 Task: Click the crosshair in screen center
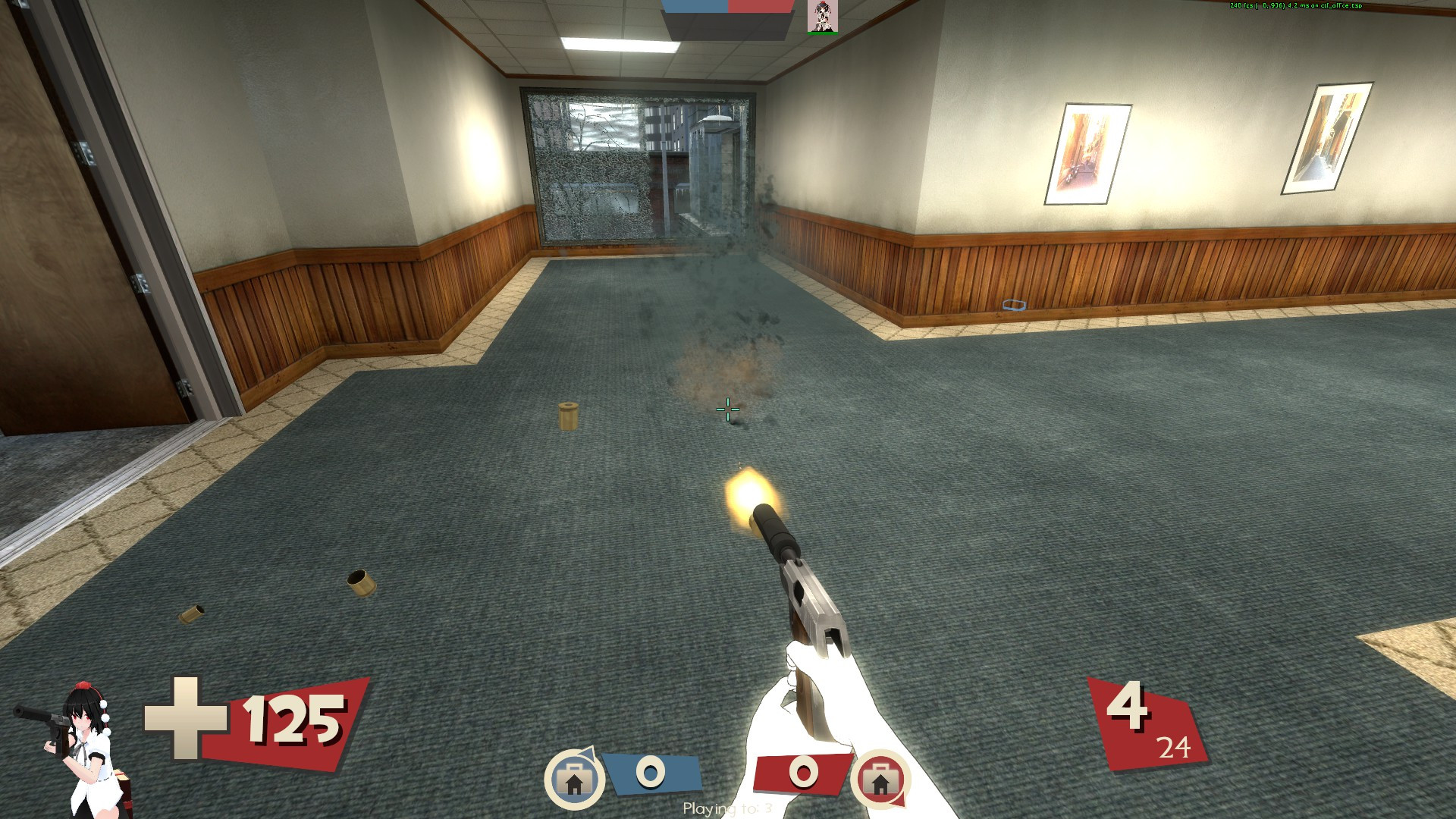[x=726, y=409]
